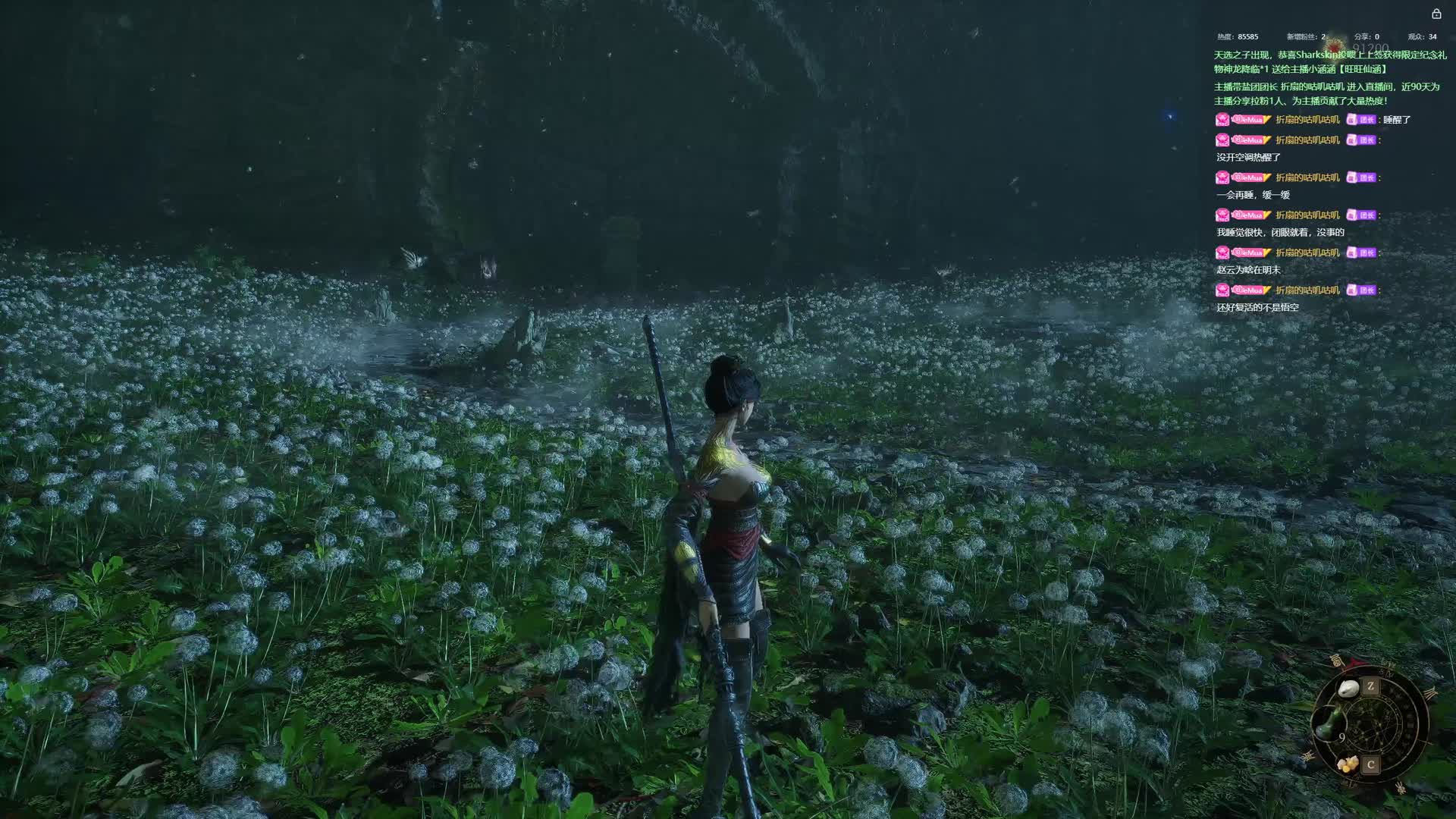Use the white stone item slot

click(1349, 689)
